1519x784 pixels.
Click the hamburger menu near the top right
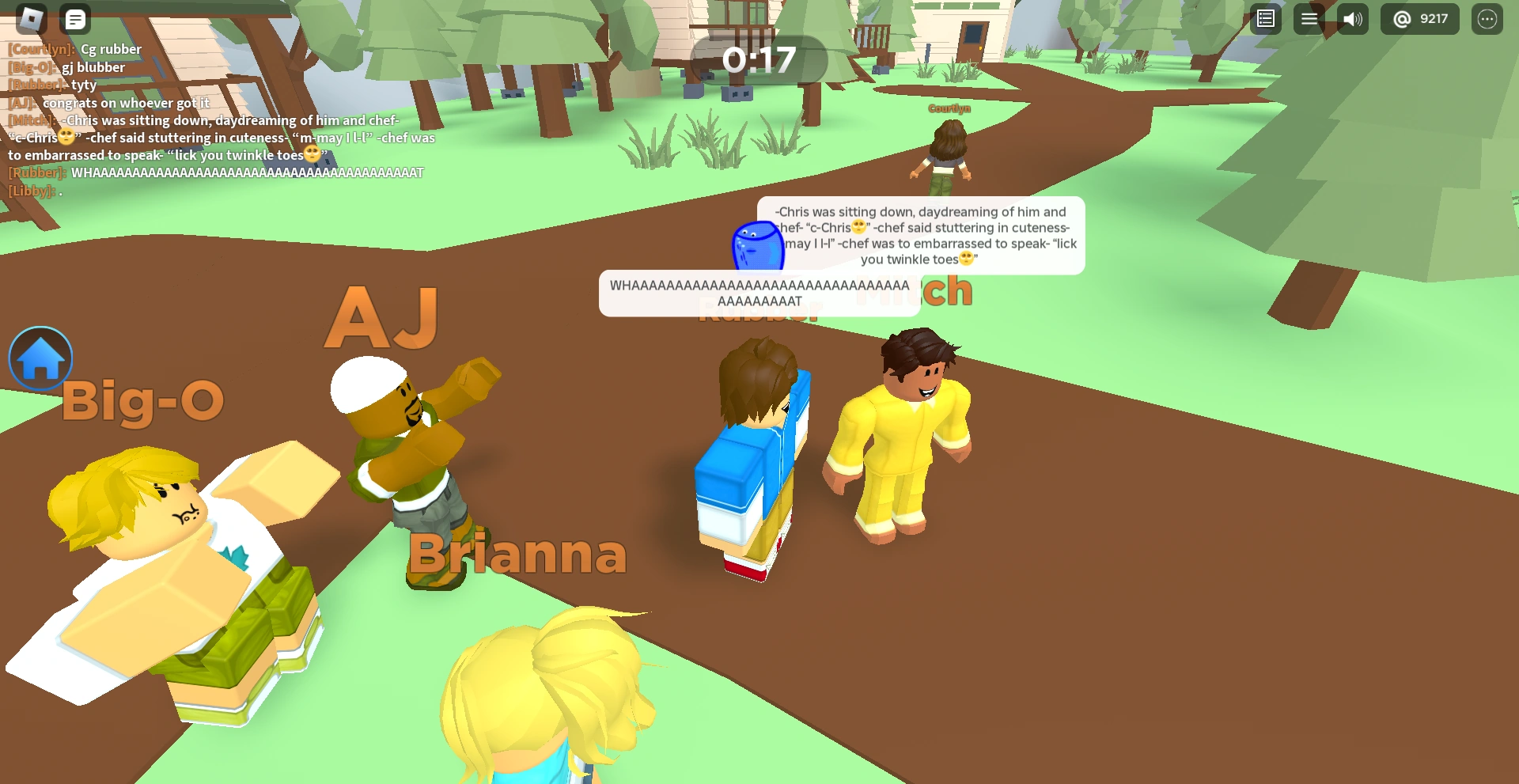click(x=1309, y=18)
